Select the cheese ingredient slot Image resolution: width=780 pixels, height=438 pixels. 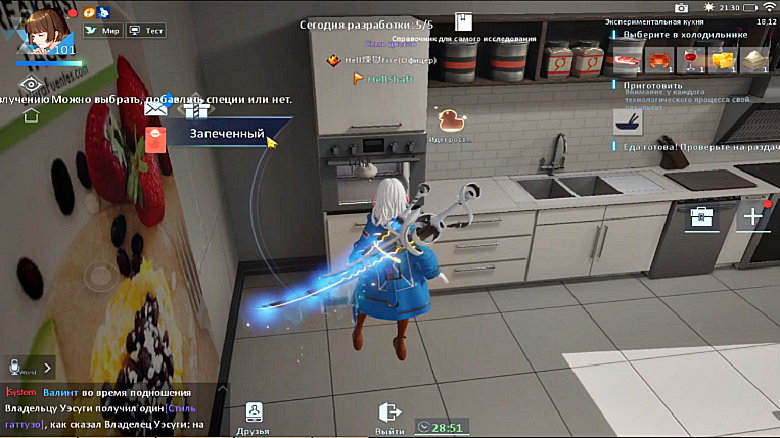click(720, 60)
